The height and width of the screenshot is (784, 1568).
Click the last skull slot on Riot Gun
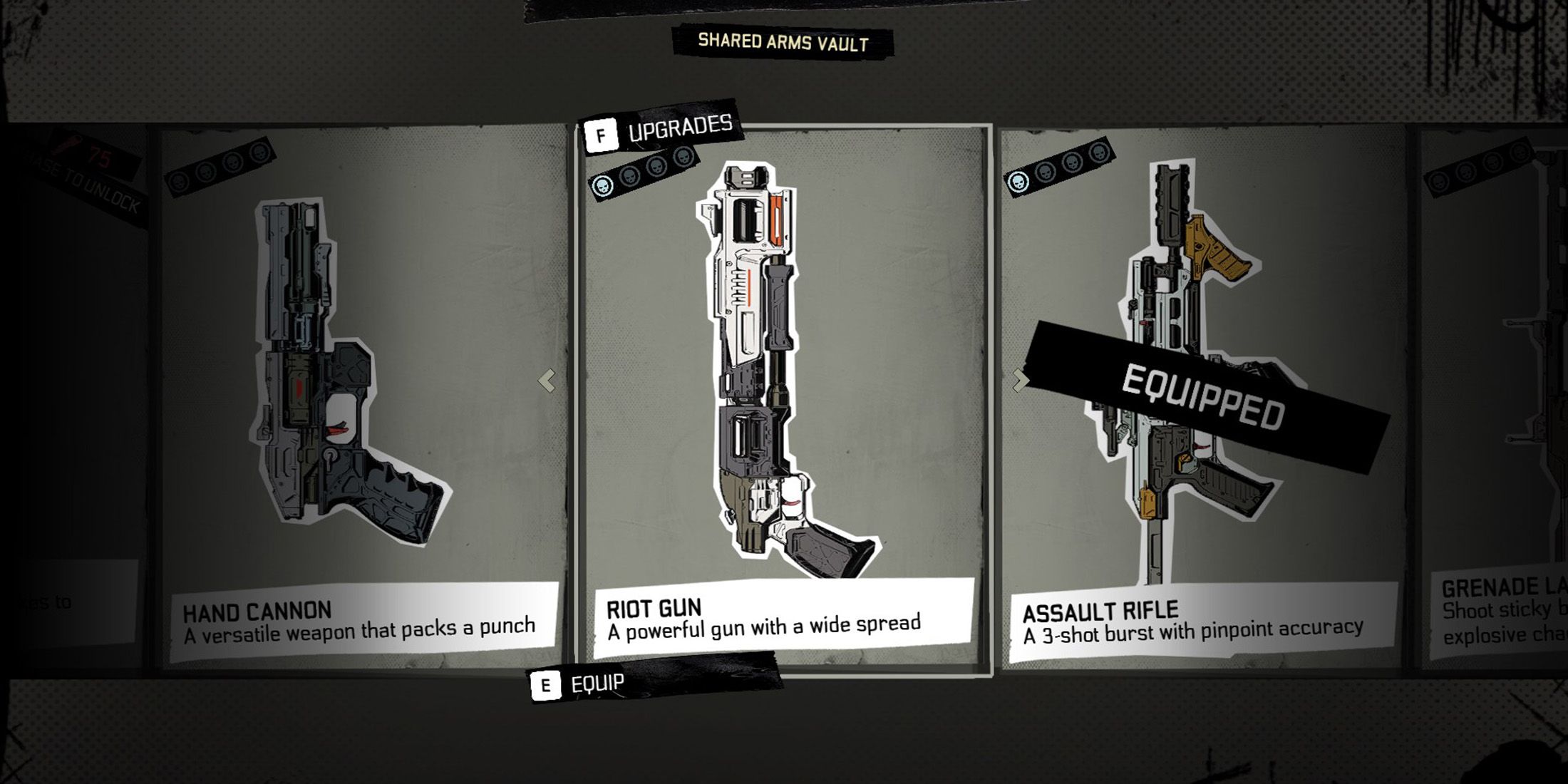(x=684, y=158)
